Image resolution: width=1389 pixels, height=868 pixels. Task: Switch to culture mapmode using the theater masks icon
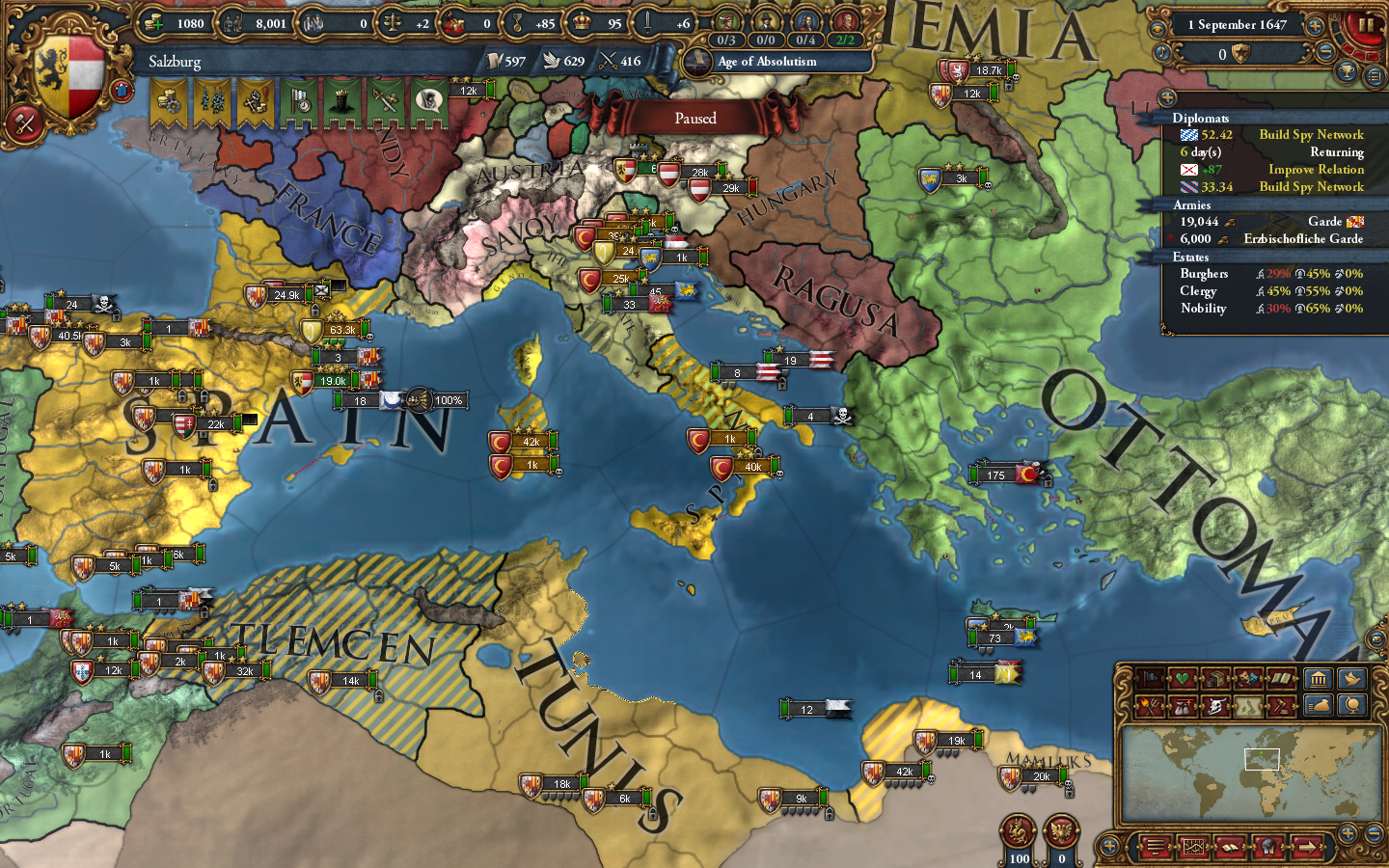pyautogui.click(x=1247, y=678)
